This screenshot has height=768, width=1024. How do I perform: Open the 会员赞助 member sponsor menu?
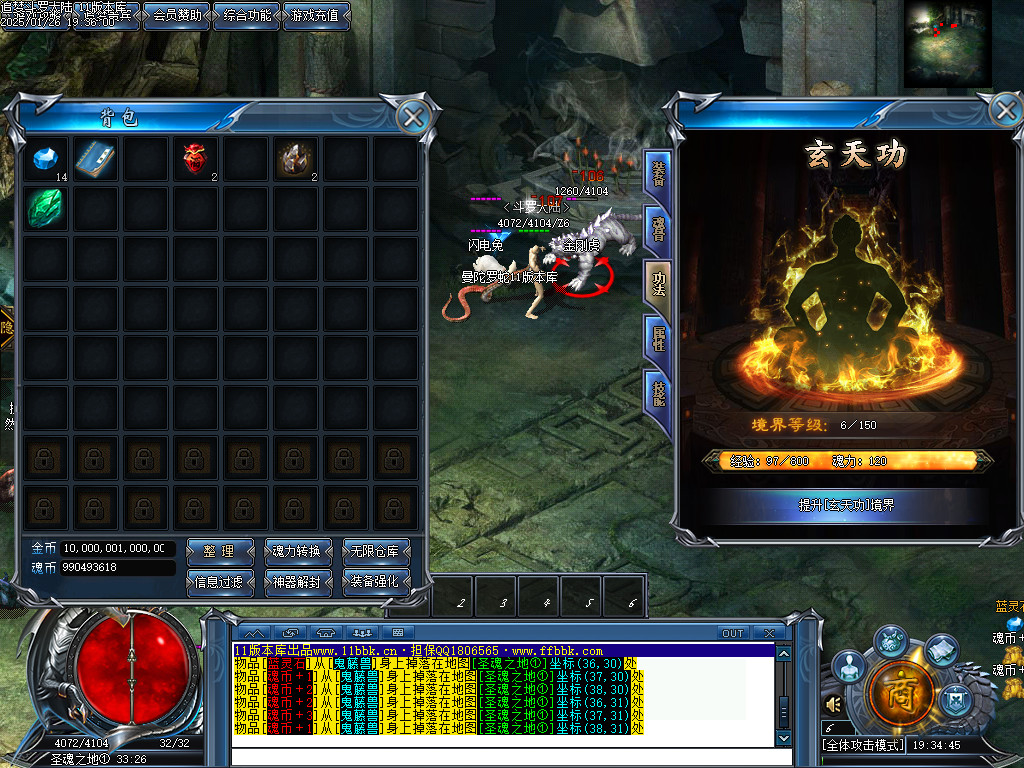point(177,15)
